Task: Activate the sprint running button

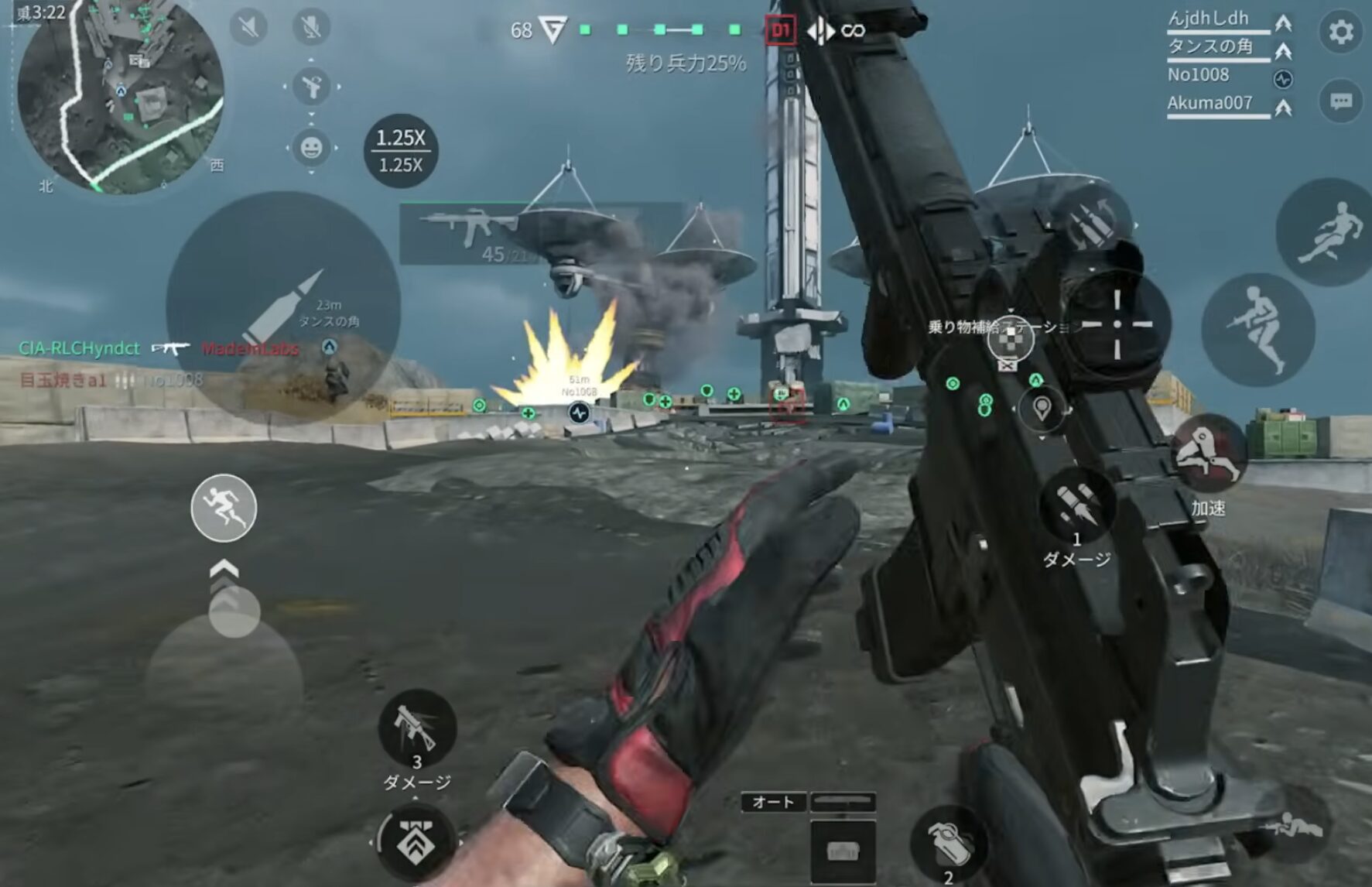Action: click(224, 508)
